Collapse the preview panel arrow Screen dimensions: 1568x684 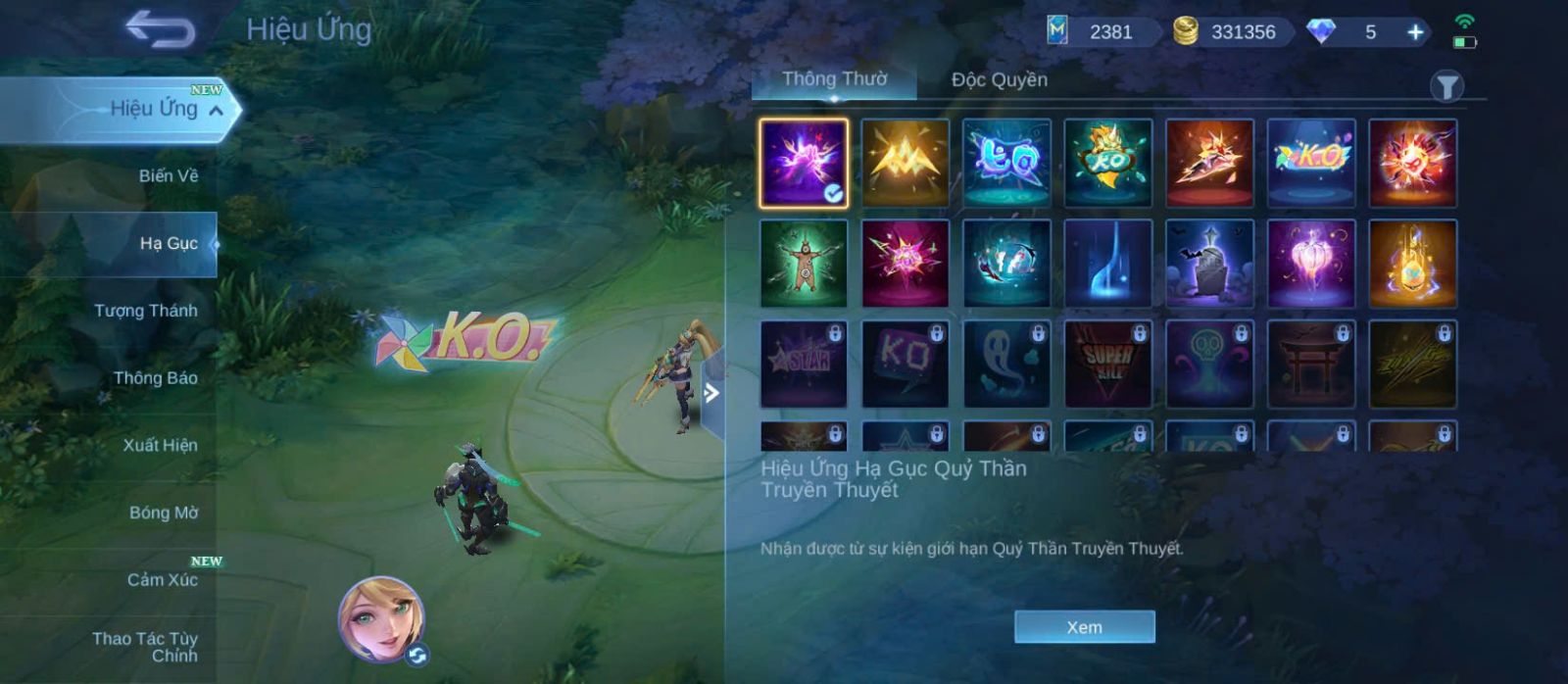712,394
